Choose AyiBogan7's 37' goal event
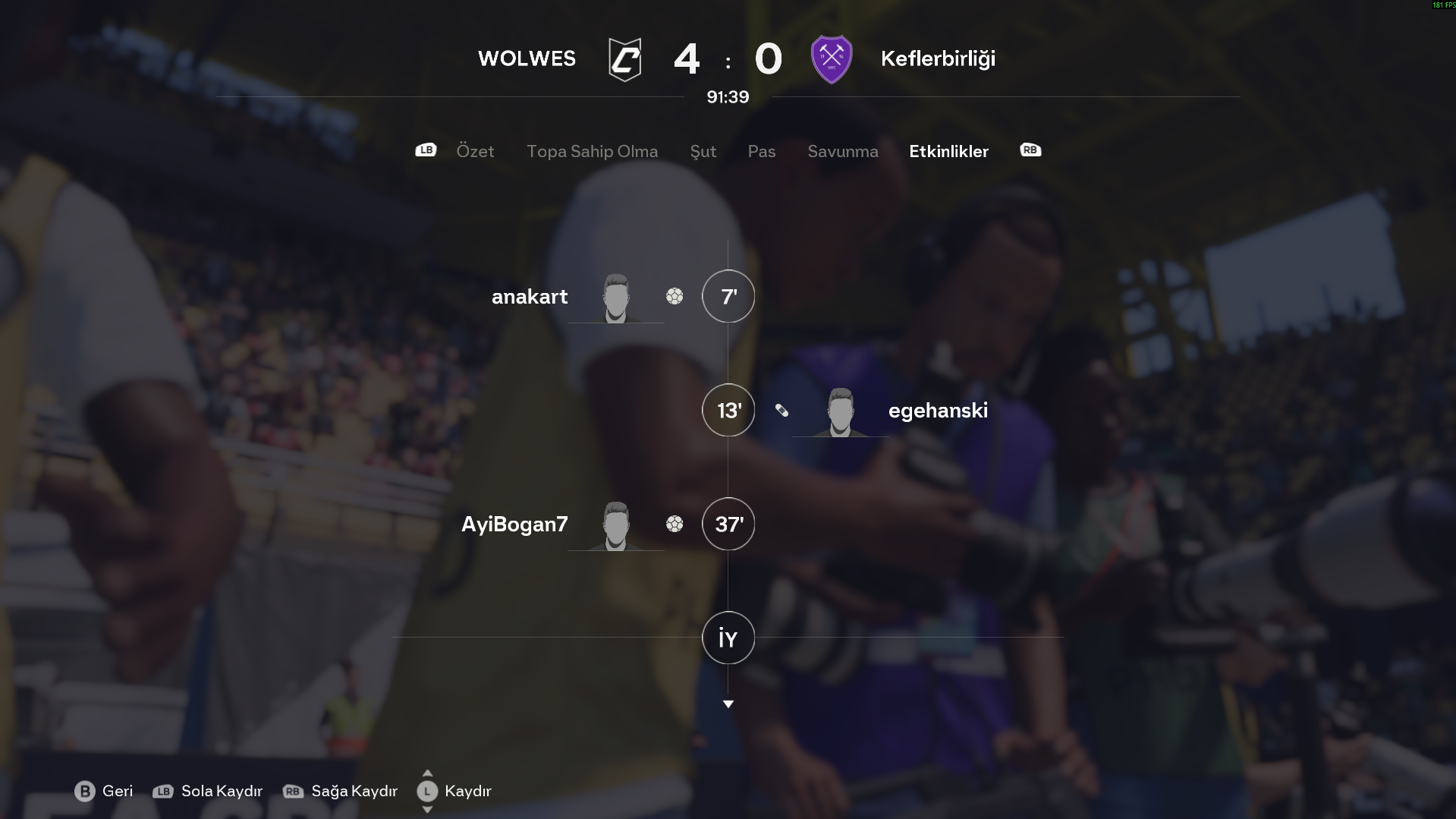The image size is (1456, 819). click(x=728, y=524)
